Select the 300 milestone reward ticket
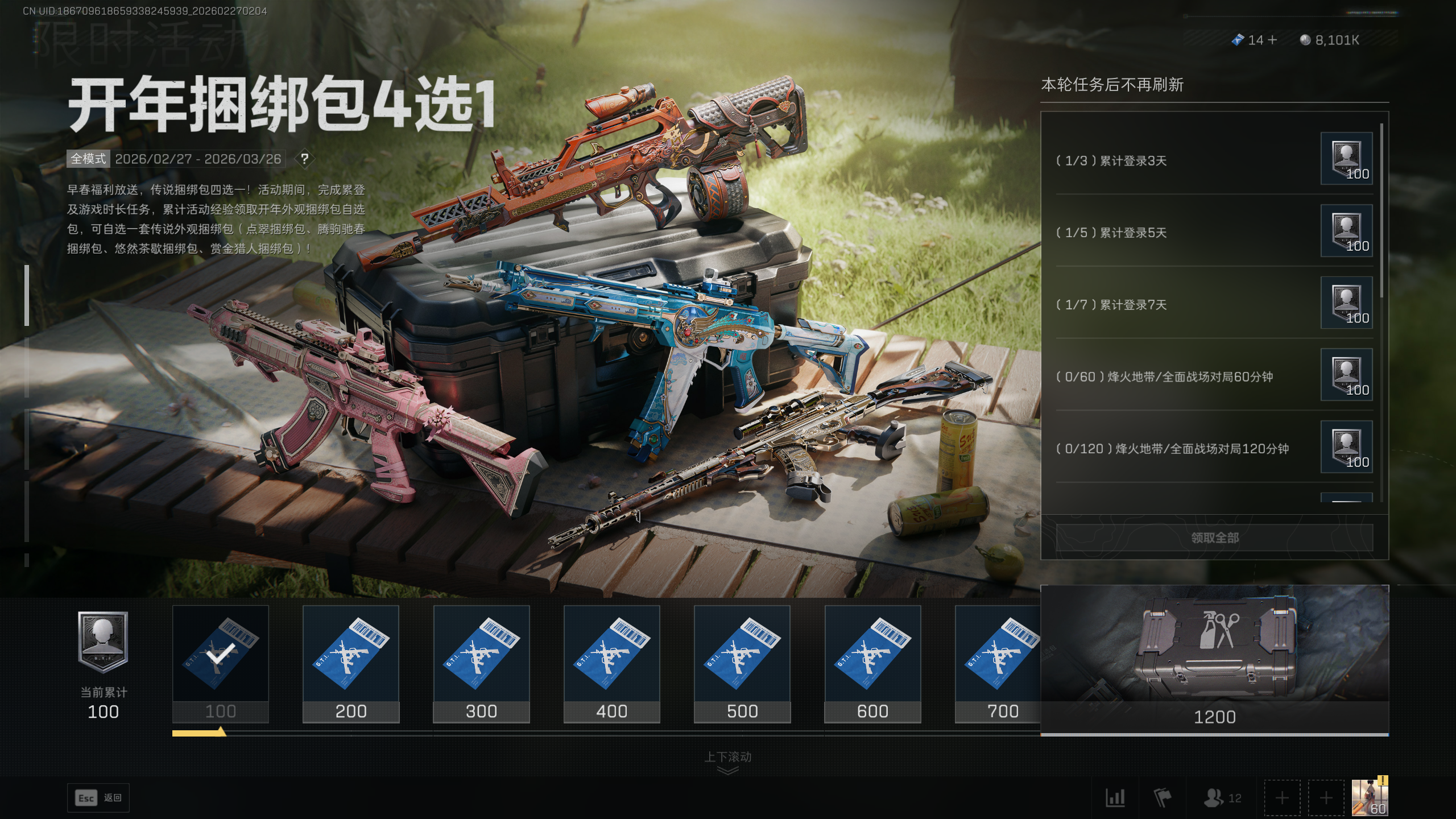 481,663
